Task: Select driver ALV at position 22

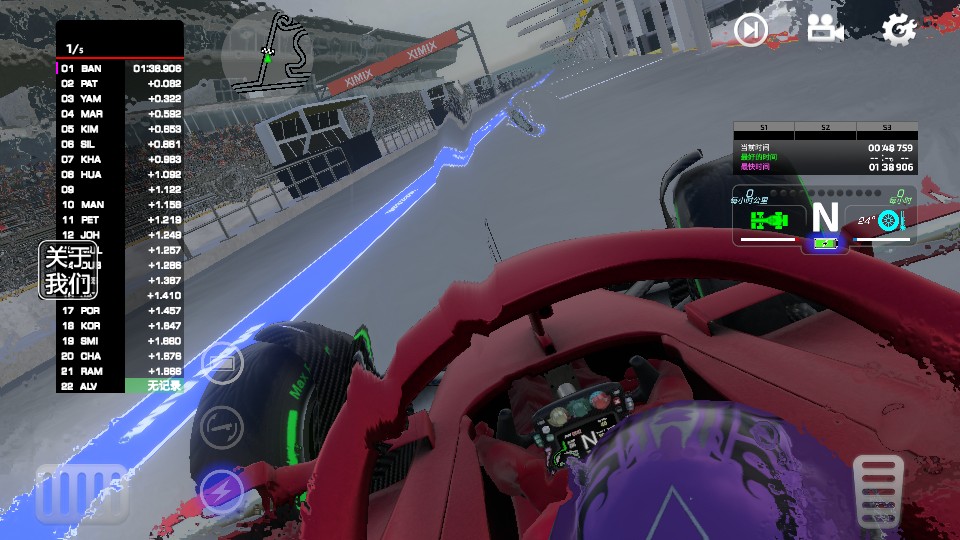Action: 120,385
